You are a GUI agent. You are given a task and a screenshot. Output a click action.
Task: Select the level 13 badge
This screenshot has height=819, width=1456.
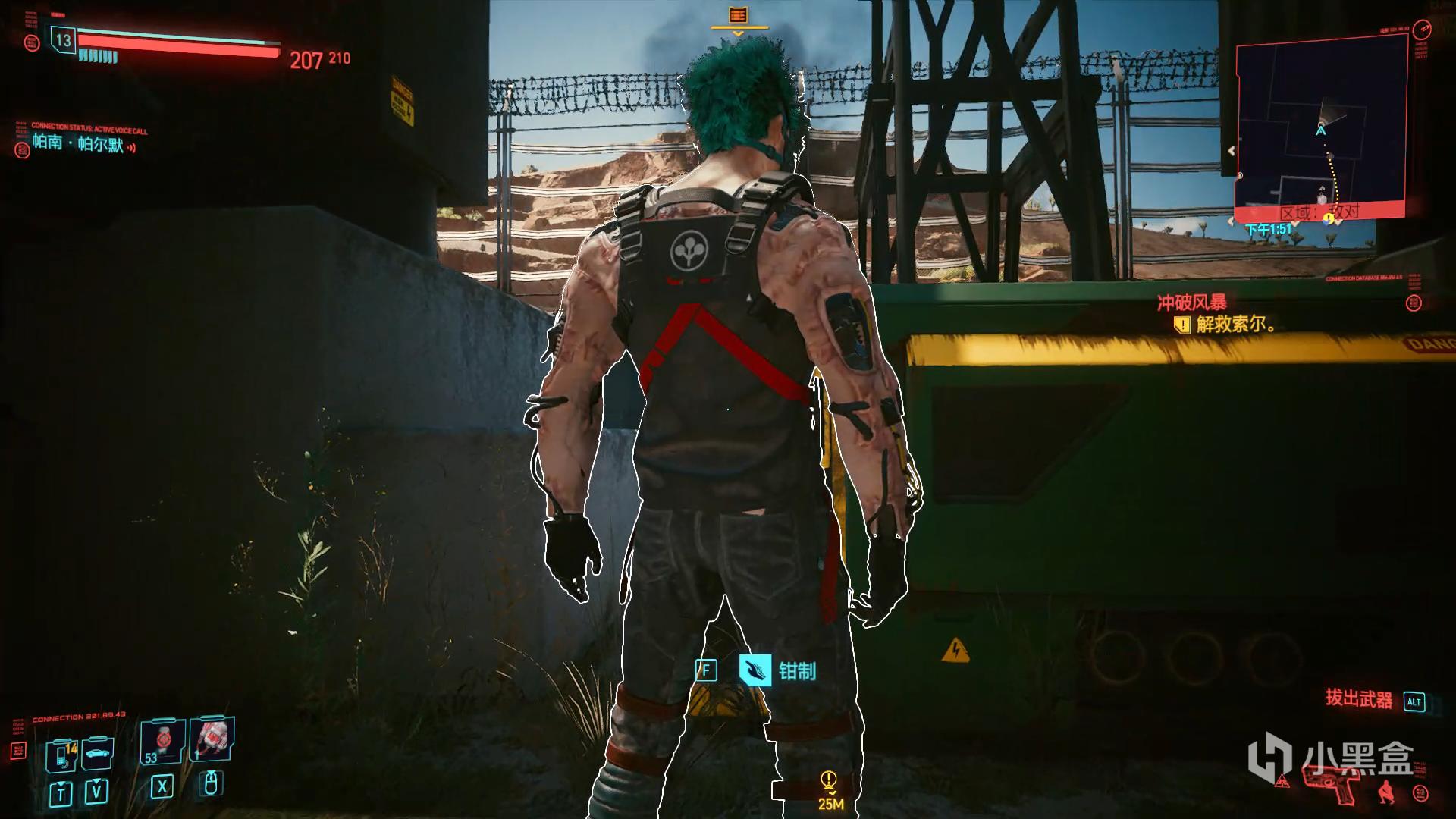click(x=64, y=40)
